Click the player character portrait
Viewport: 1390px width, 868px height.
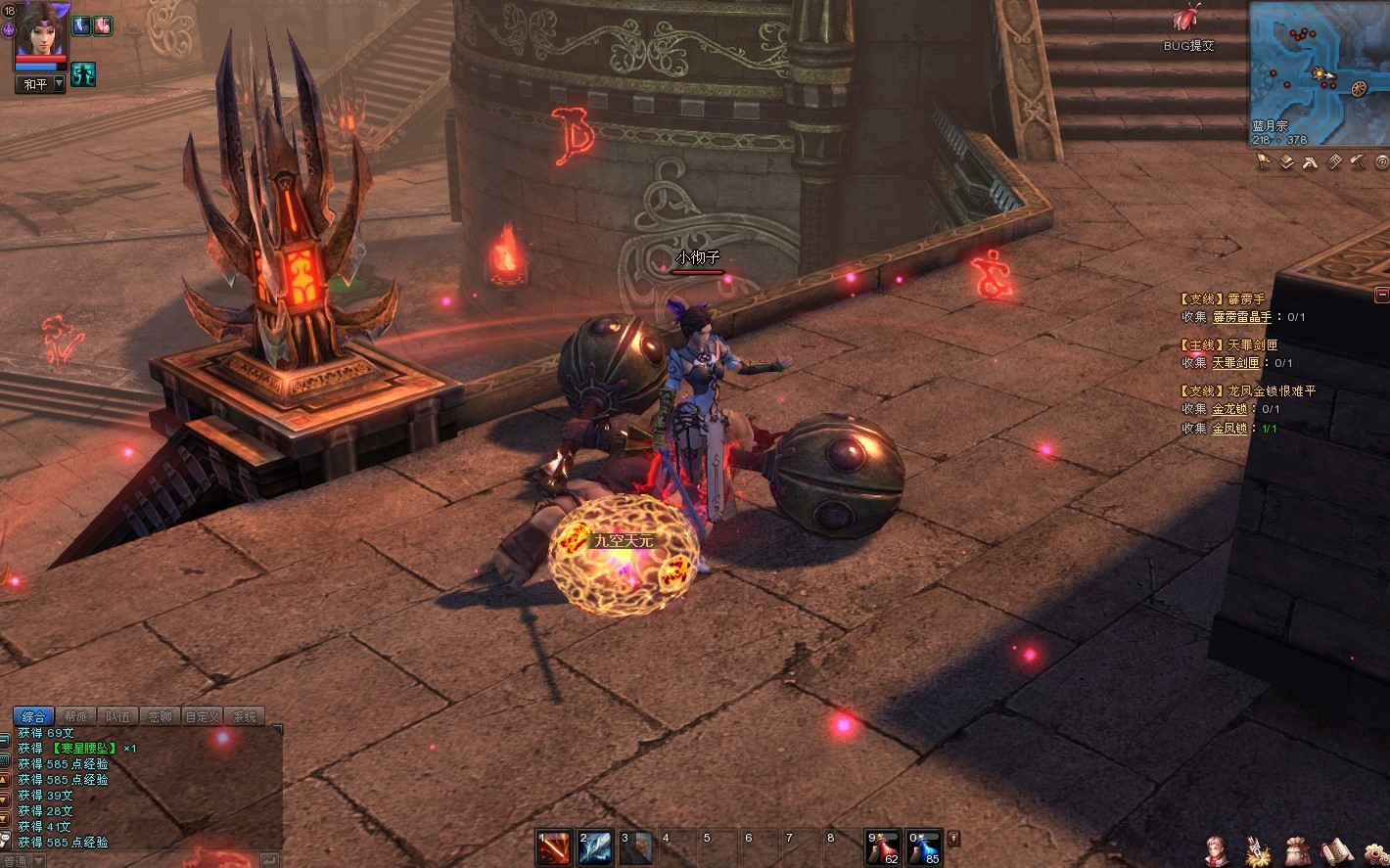tap(39, 29)
